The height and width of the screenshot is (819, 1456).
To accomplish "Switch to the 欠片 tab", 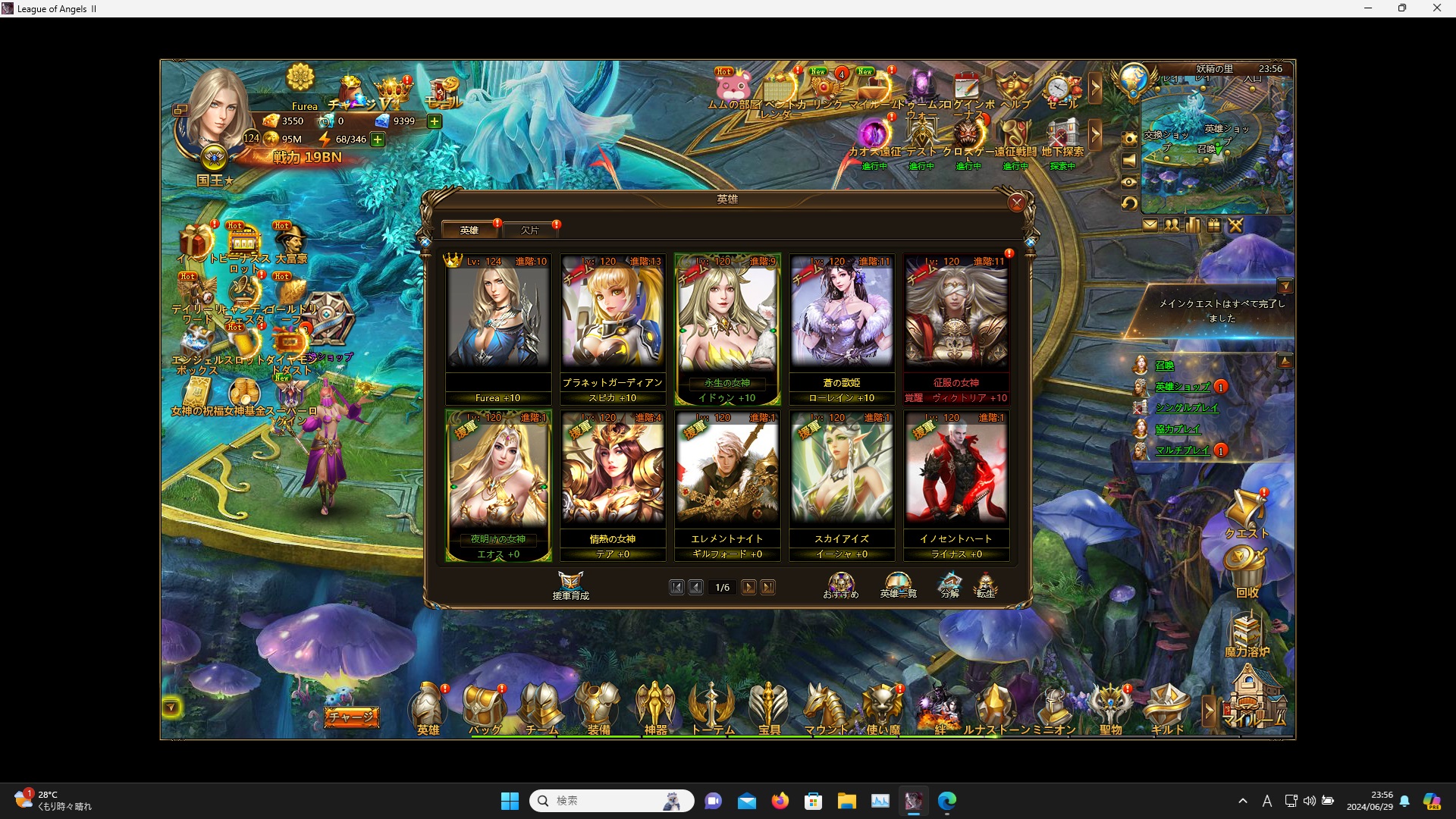I will click(532, 229).
